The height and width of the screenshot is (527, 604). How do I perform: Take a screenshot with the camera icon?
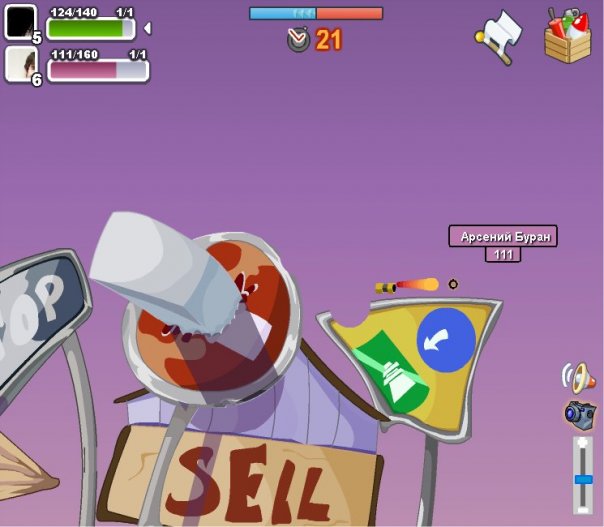click(x=579, y=413)
